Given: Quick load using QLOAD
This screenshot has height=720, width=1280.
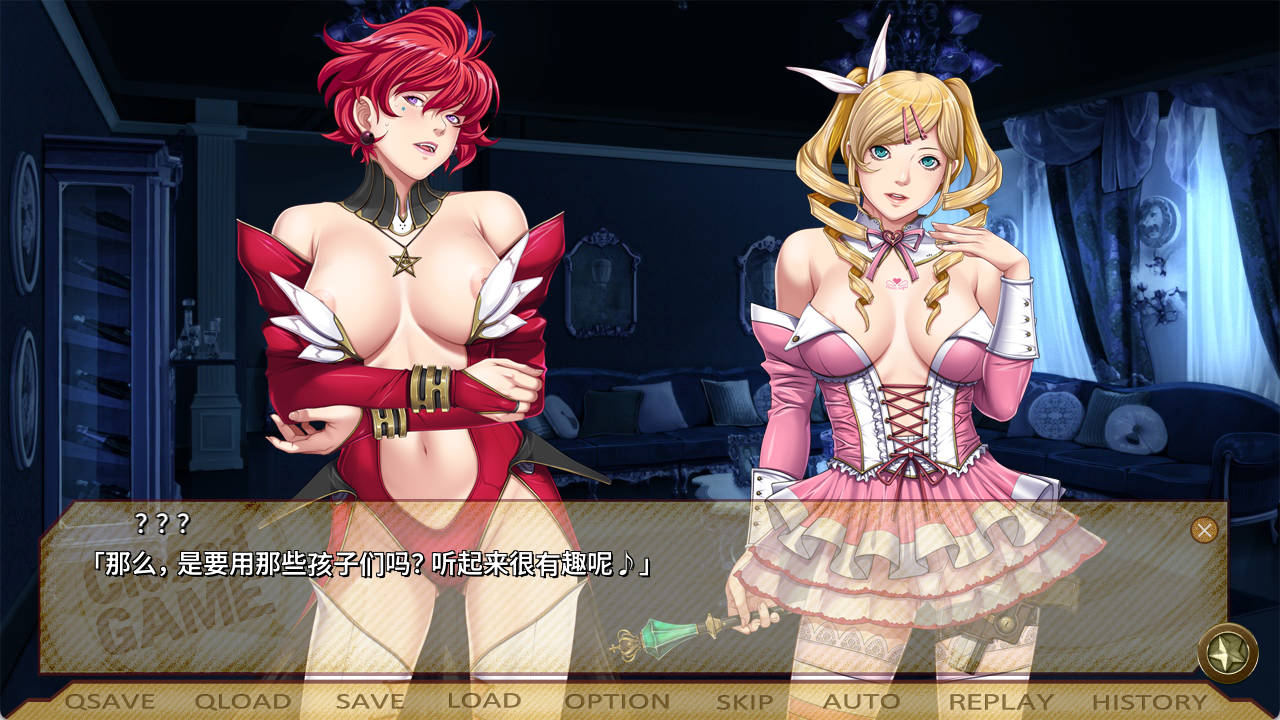Looking at the screenshot, I should pos(243,702).
